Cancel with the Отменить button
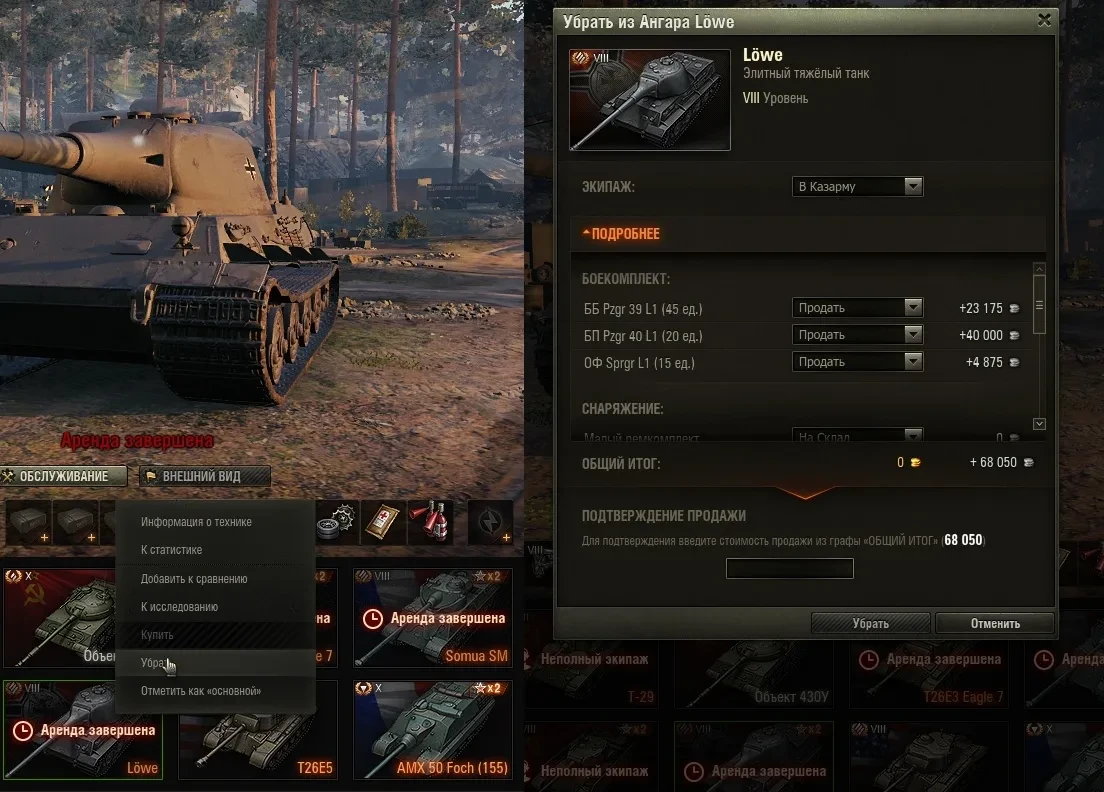The height and width of the screenshot is (792, 1104). pos(994,623)
